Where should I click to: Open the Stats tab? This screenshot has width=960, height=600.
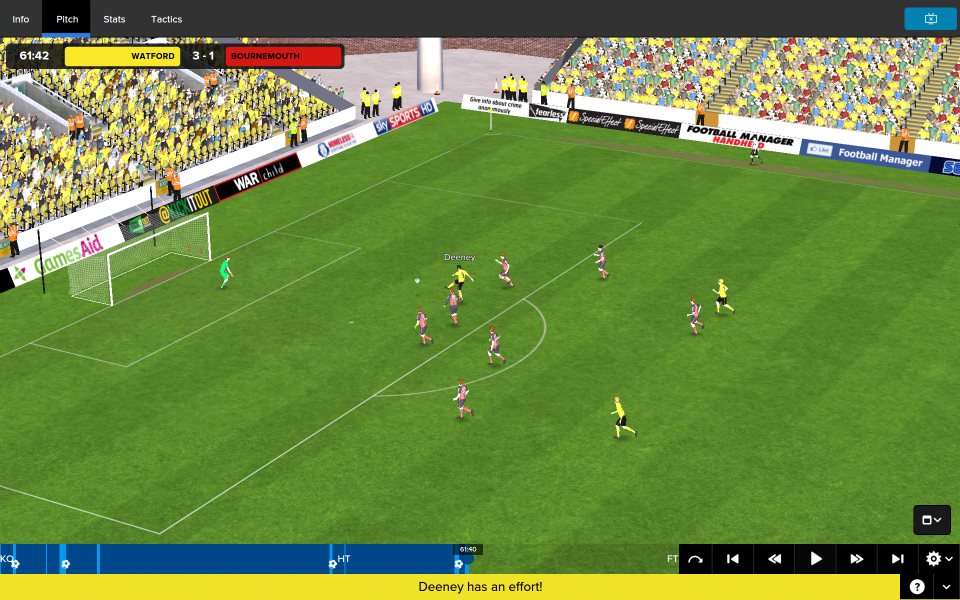pos(114,19)
